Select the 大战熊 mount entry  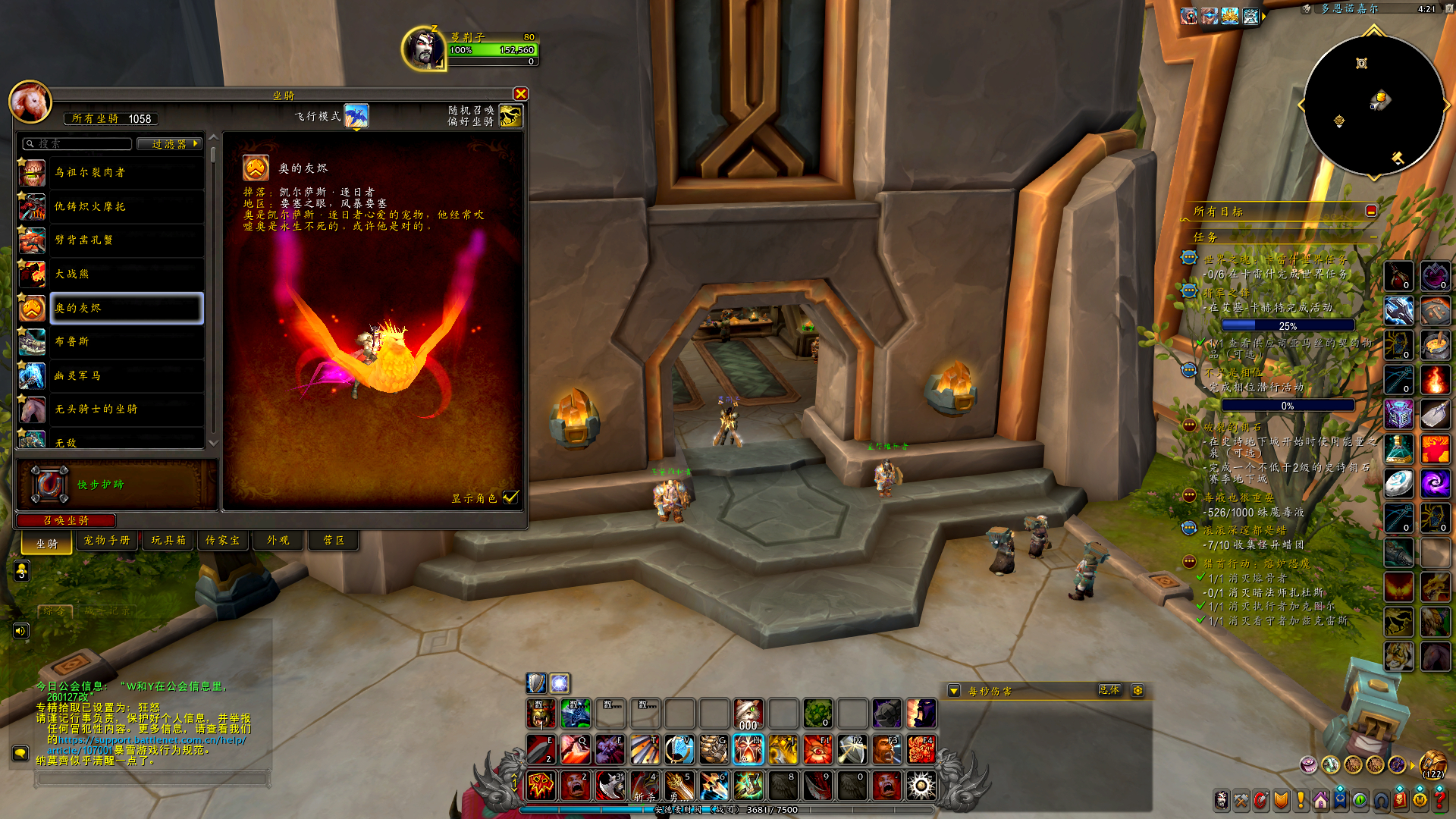pyautogui.click(x=126, y=275)
